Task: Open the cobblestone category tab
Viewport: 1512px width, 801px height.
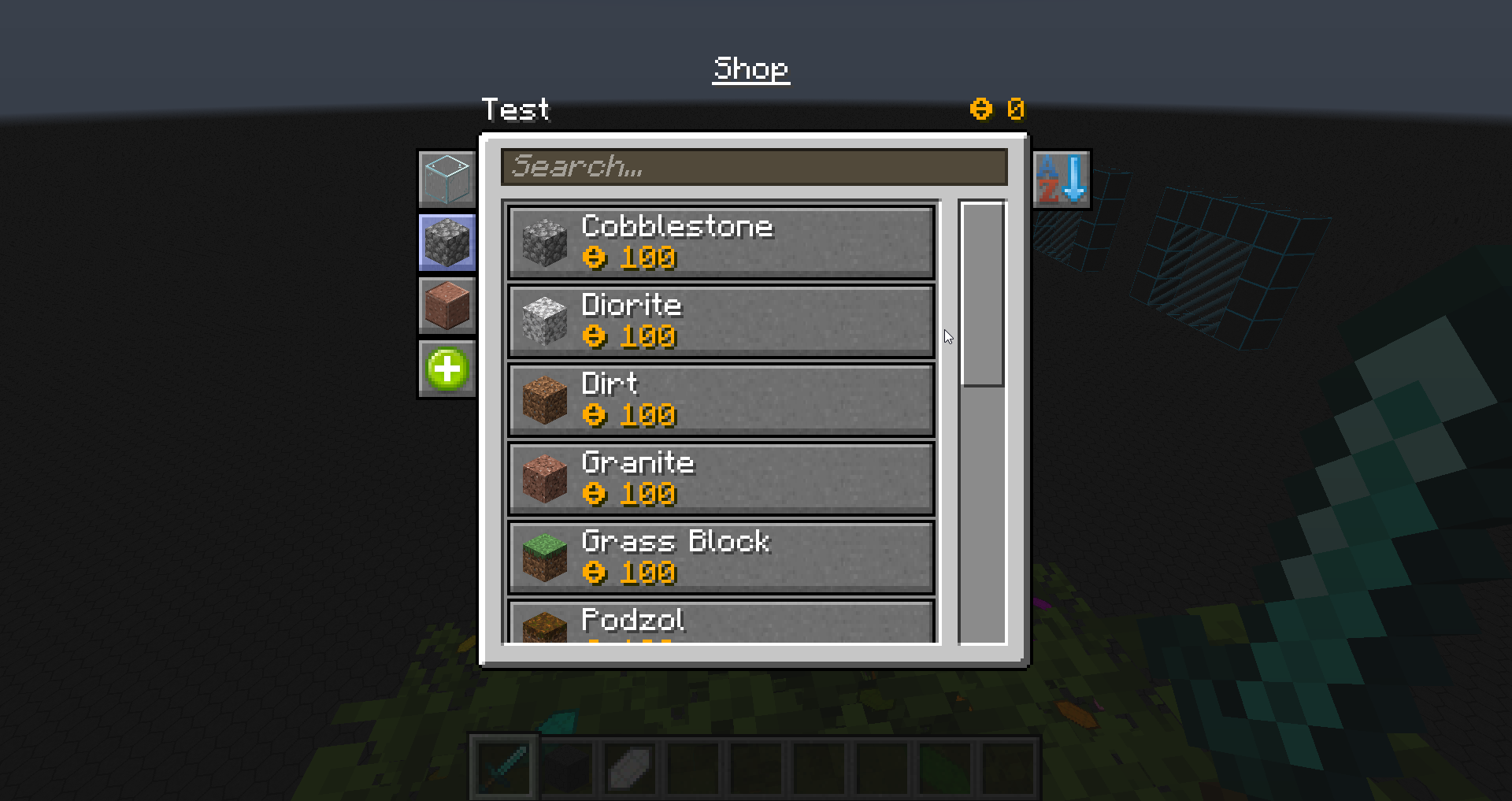Action: tap(447, 243)
